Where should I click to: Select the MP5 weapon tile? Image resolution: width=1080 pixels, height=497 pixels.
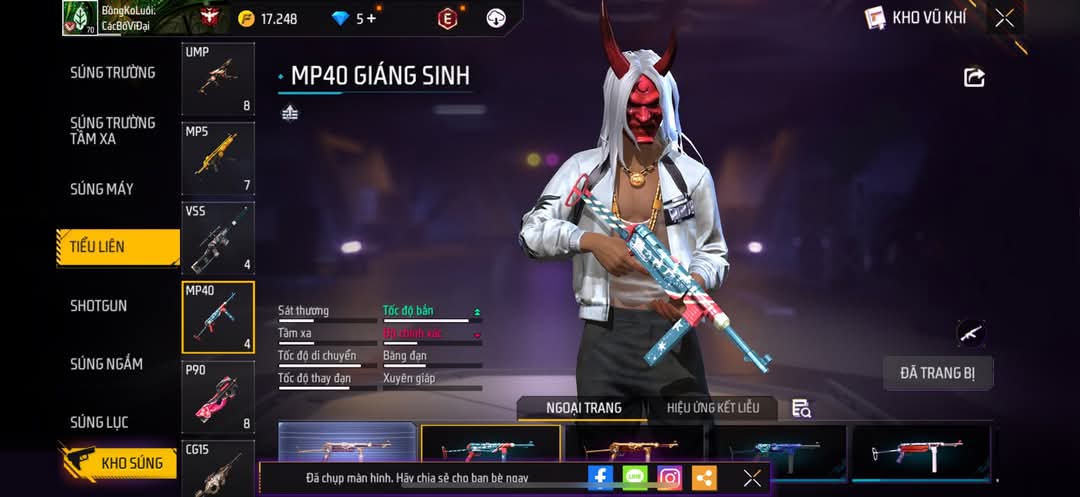[x=218, y=158]
